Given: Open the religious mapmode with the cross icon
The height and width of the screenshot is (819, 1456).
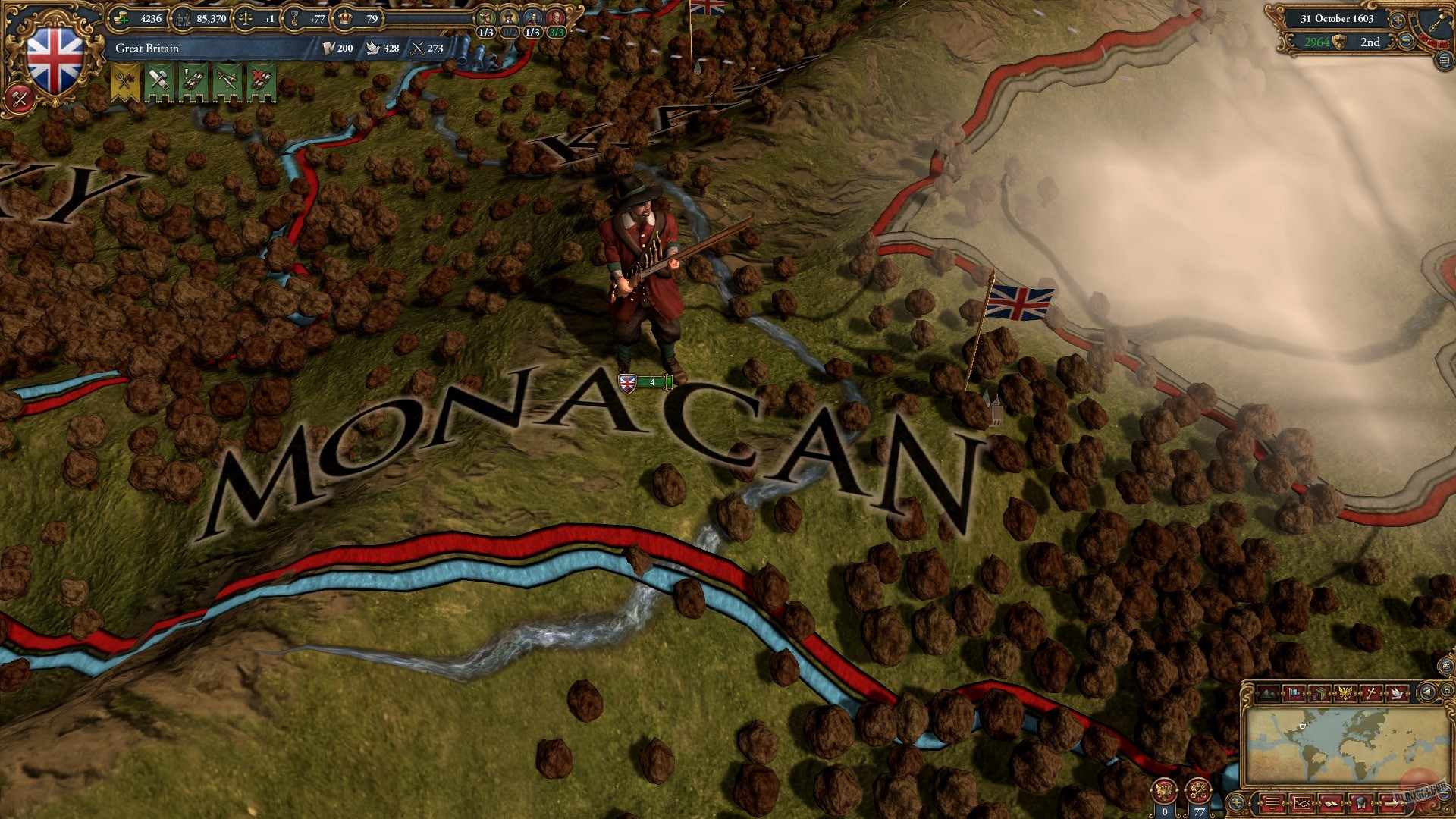Looking at the screenshot, I should point(1371,692).
